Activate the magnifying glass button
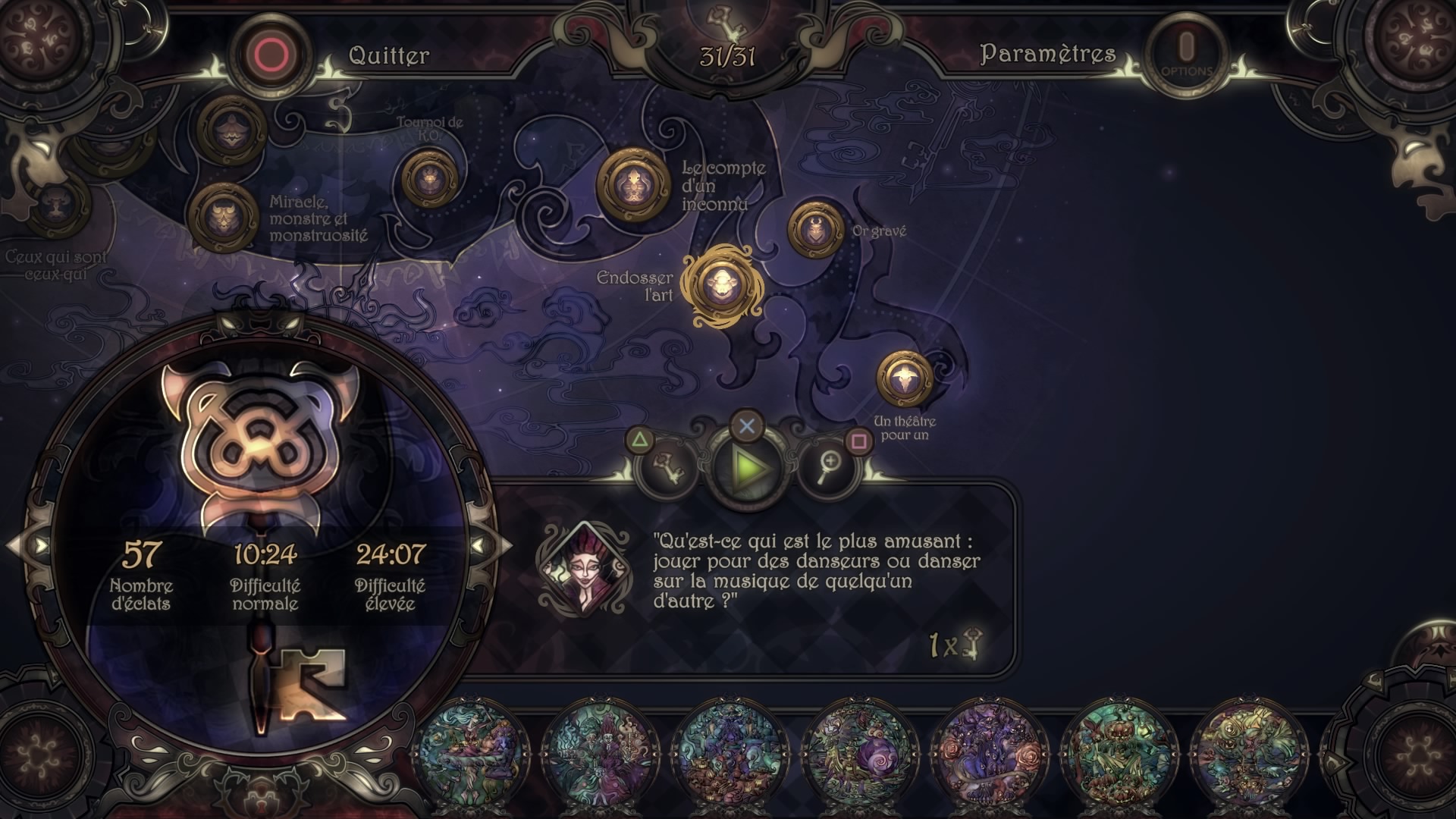 [829, 467]
